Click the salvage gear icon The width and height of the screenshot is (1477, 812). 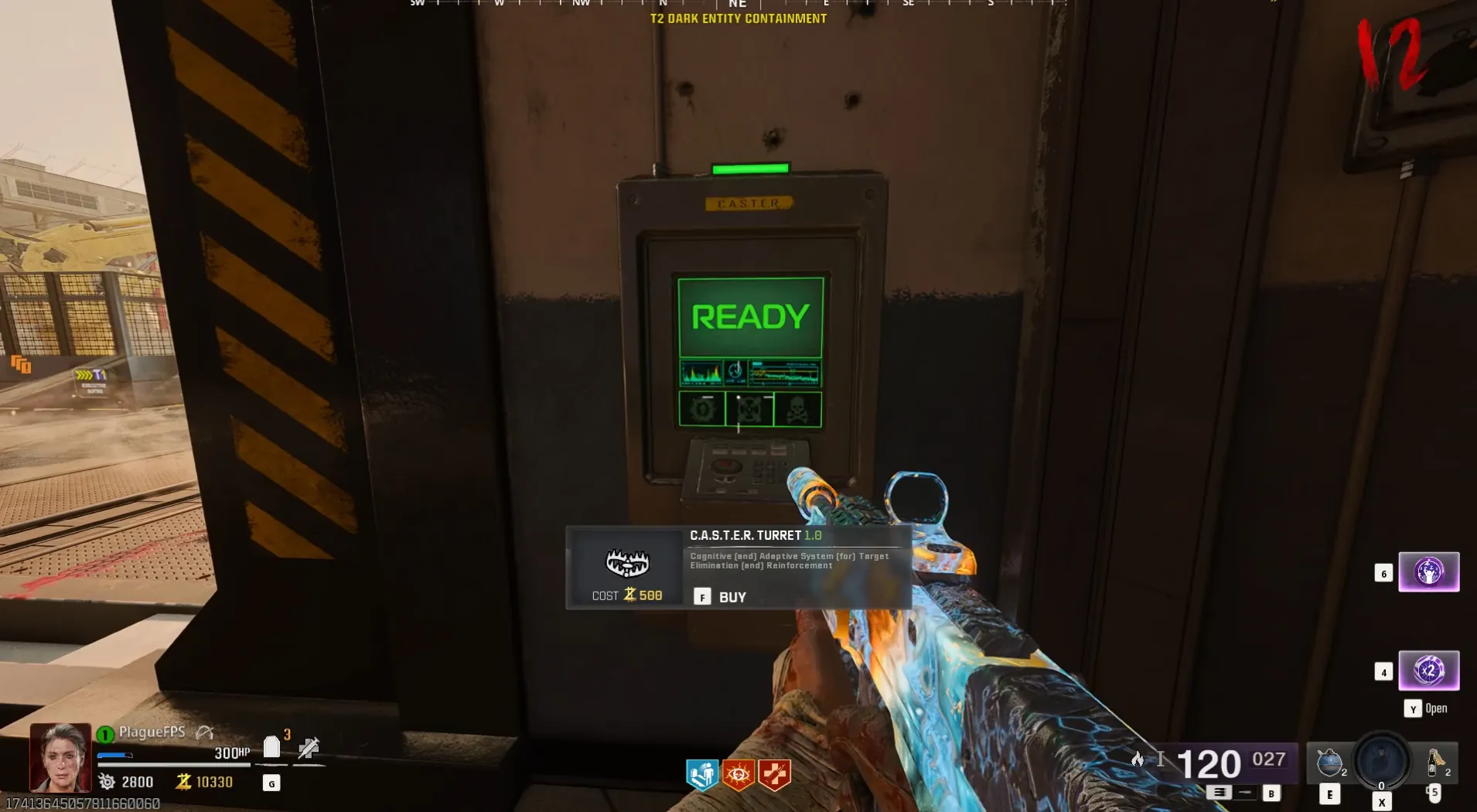107,782
